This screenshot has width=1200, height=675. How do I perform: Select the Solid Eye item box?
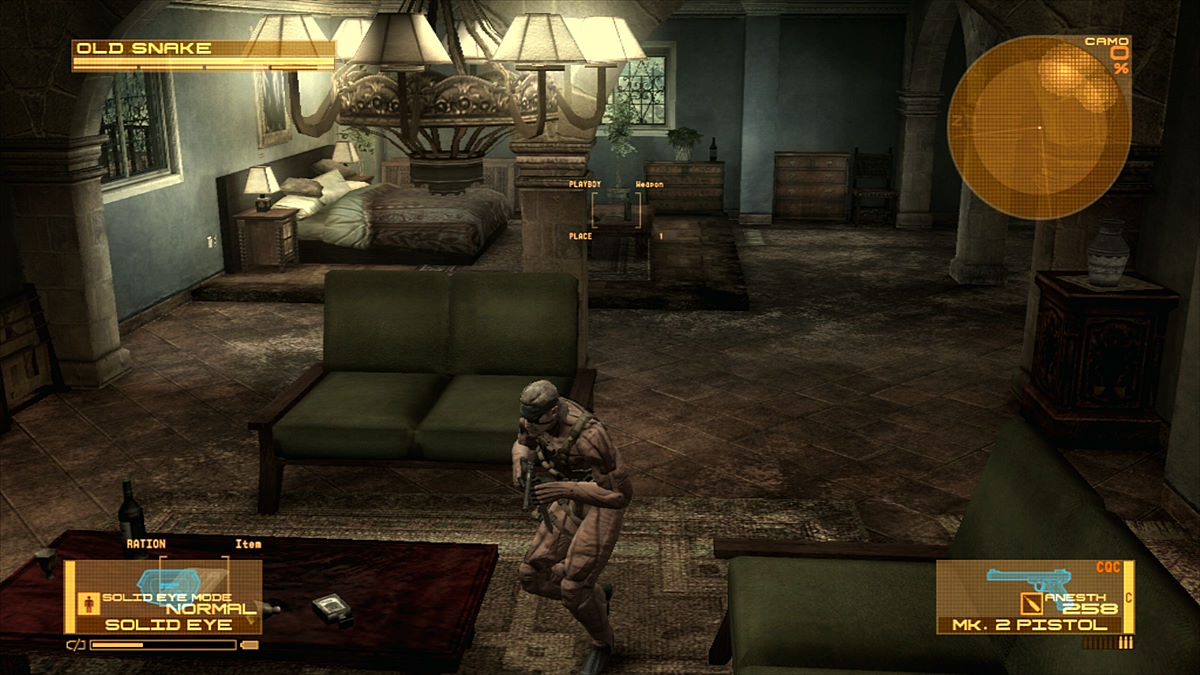[x=163, y=597]
